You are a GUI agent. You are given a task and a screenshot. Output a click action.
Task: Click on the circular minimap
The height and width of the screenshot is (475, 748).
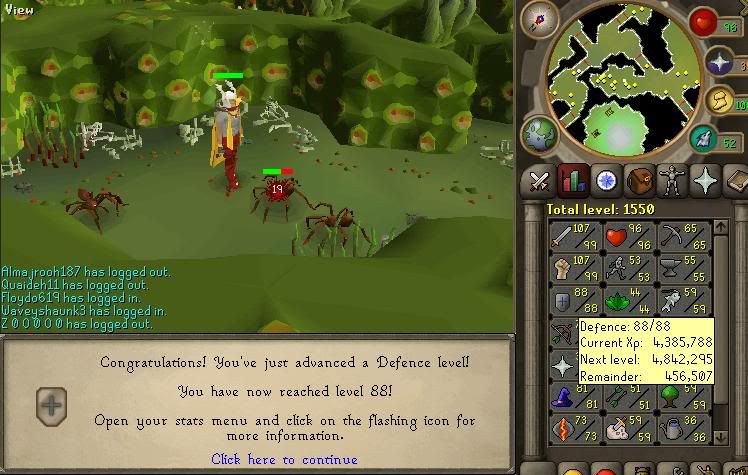tap(617, 78)
